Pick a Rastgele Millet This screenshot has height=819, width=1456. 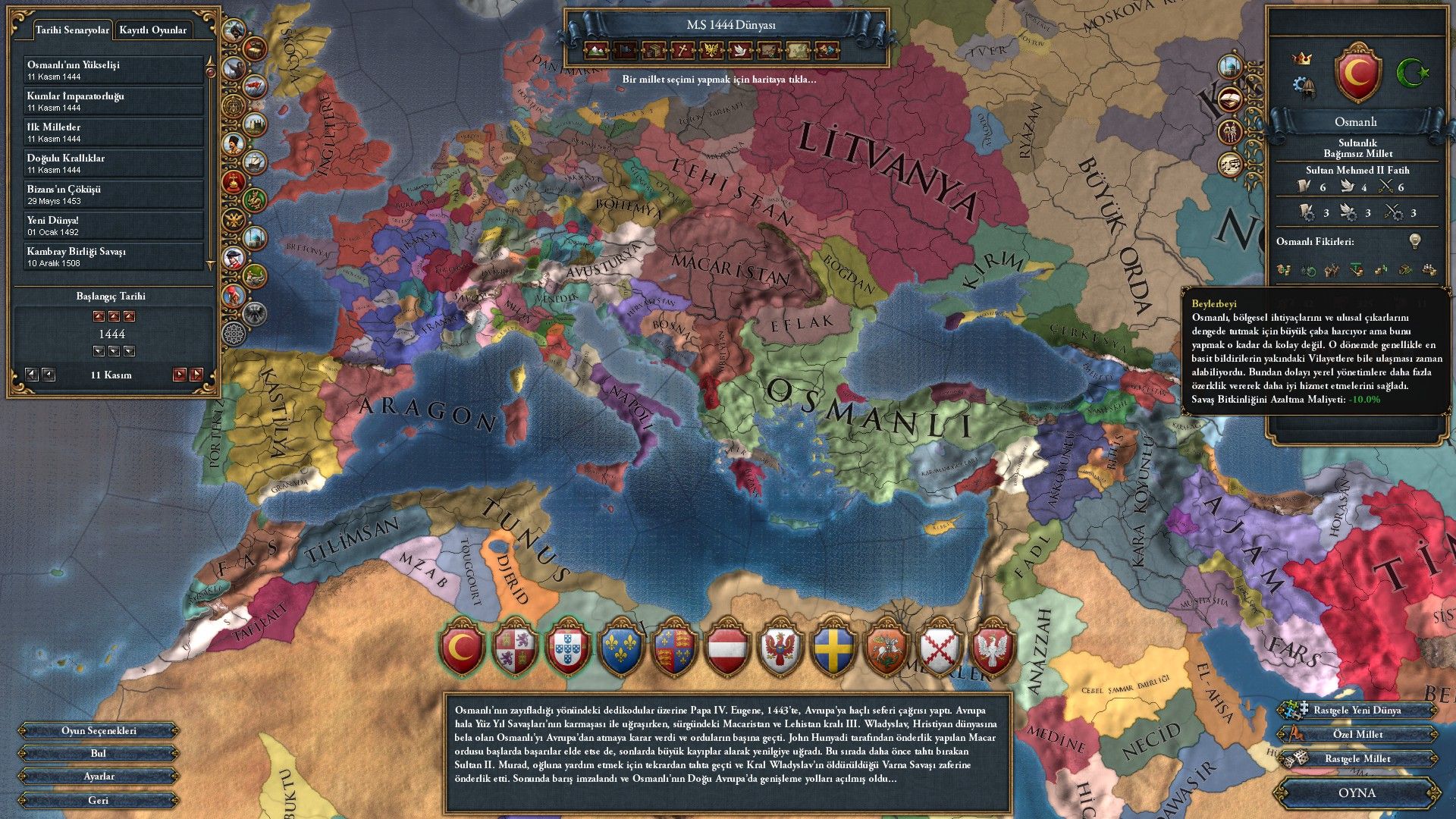pyautogui.click(x=1357, y=759)
